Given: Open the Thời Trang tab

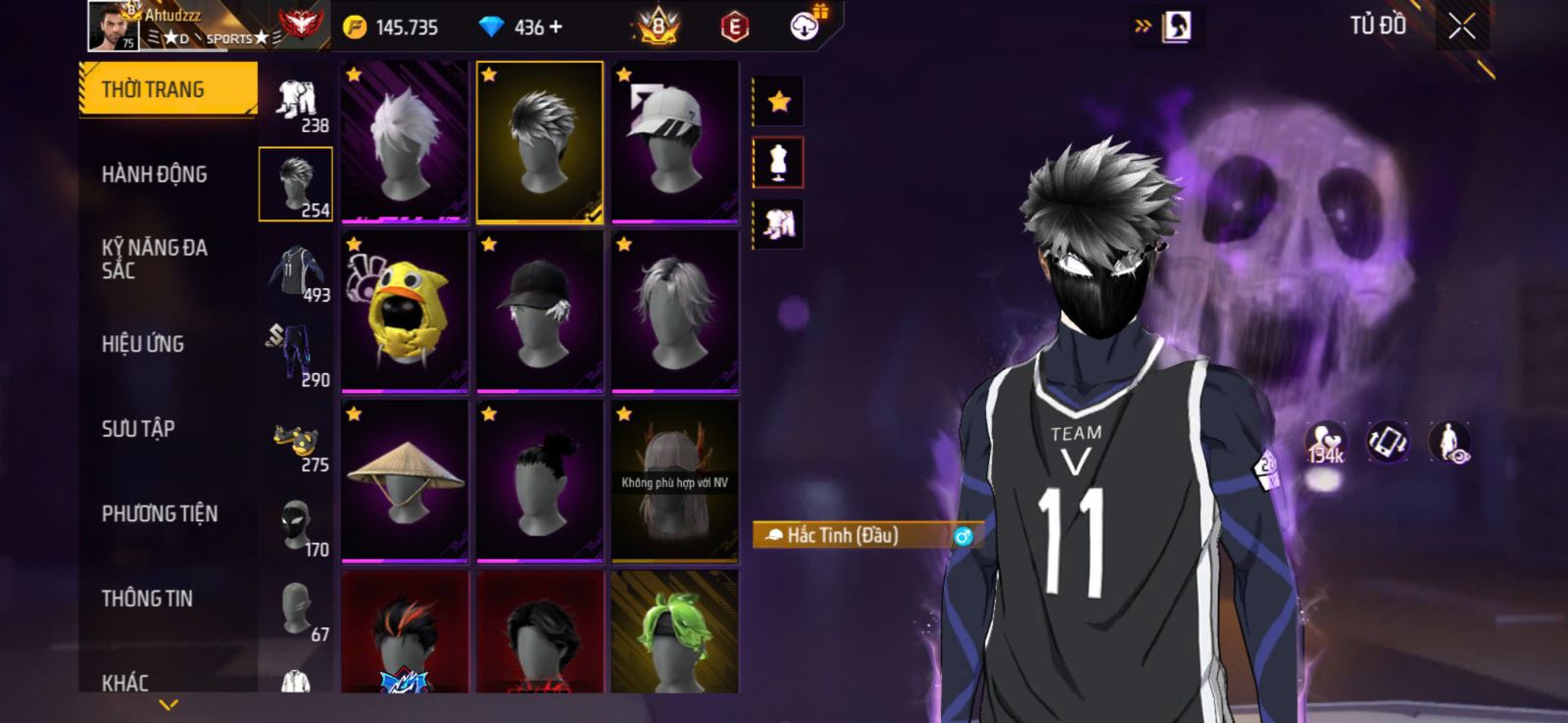Looking at the screenshot, I should tap(167, 89).
